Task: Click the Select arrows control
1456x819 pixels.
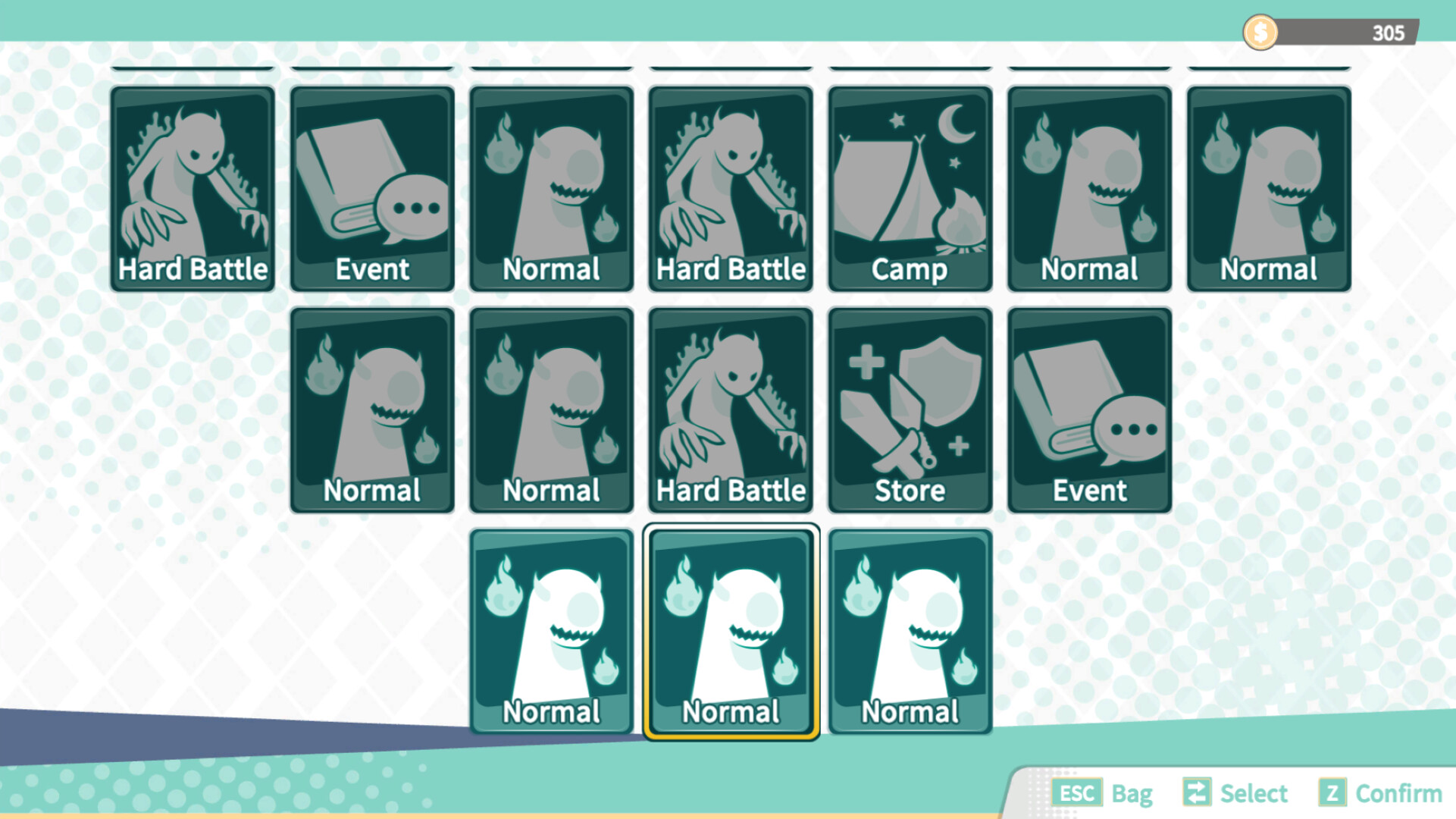Action: coord(1197,793)
